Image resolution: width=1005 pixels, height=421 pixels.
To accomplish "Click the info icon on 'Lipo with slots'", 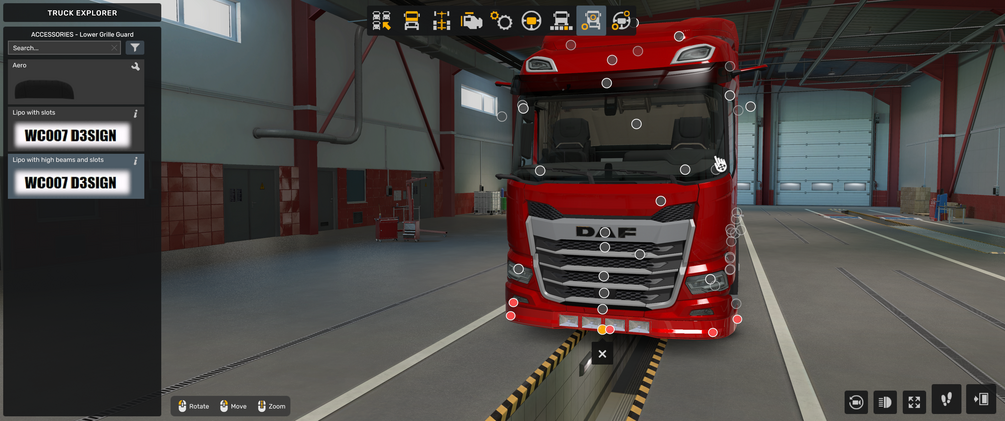I will pyautogui.click(x=136, y=114).
